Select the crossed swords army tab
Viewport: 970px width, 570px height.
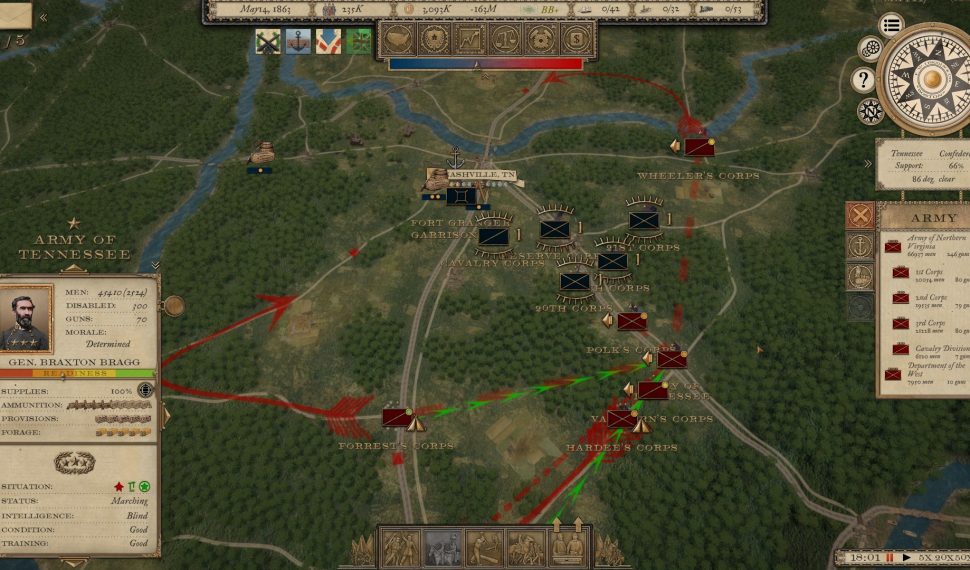[860, 215]
